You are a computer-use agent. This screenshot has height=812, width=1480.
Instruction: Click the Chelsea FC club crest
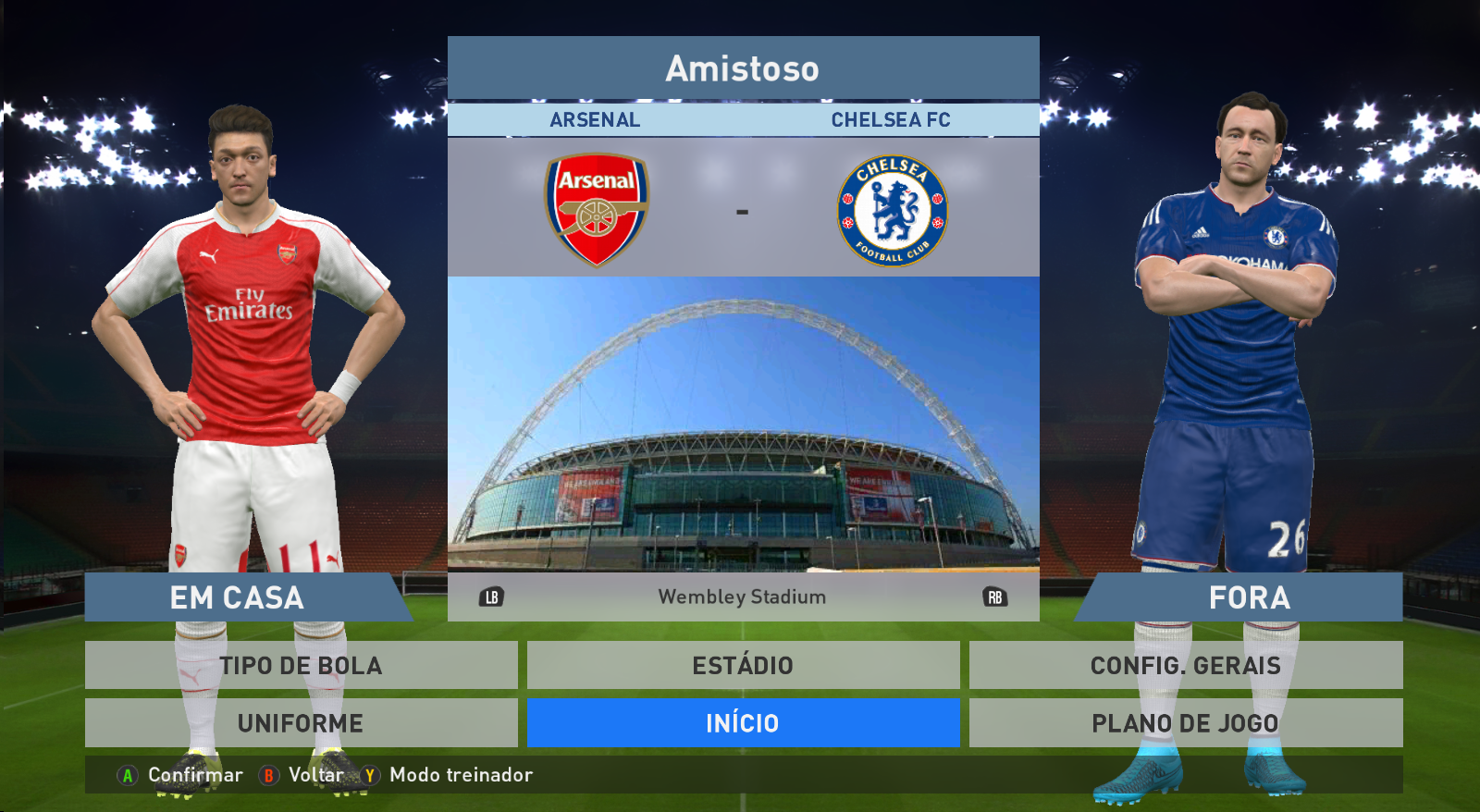click(892, 211)
